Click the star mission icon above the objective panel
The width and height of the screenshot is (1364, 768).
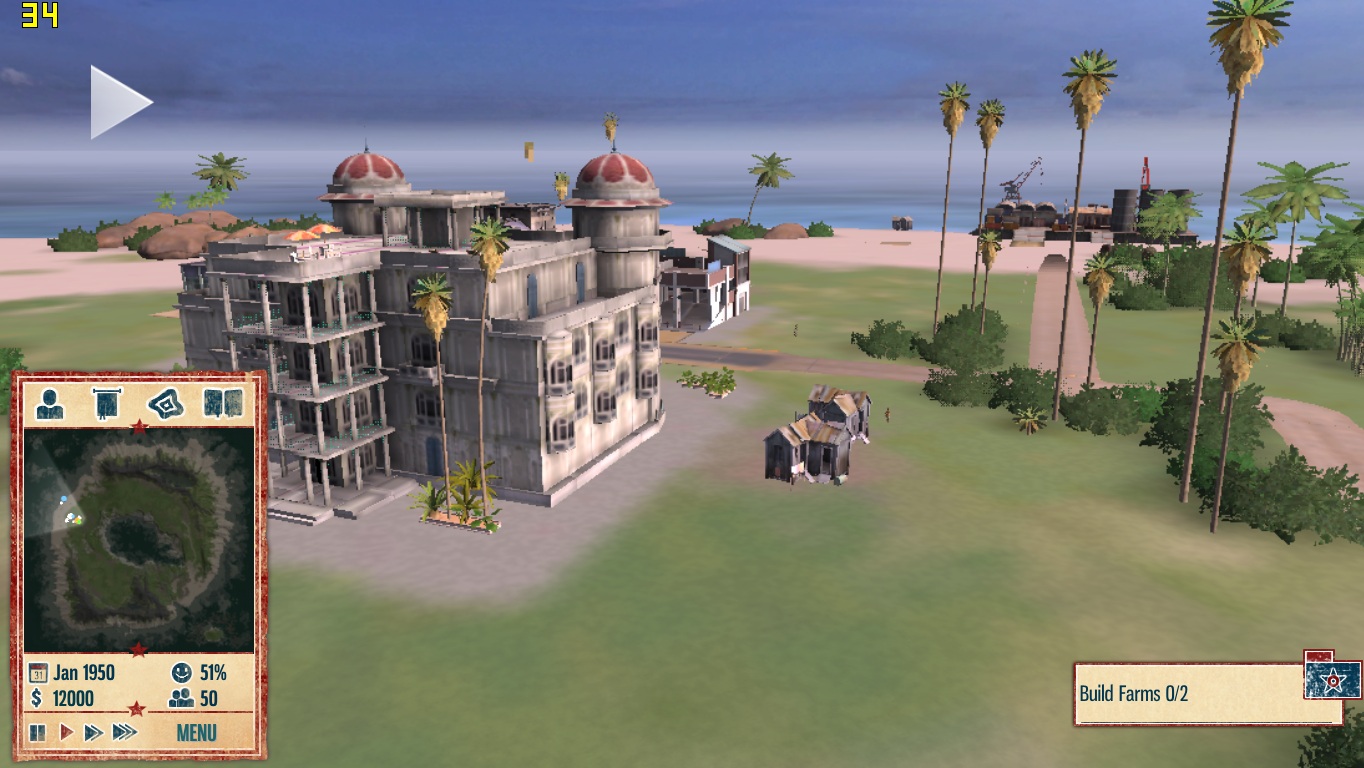1330,678
